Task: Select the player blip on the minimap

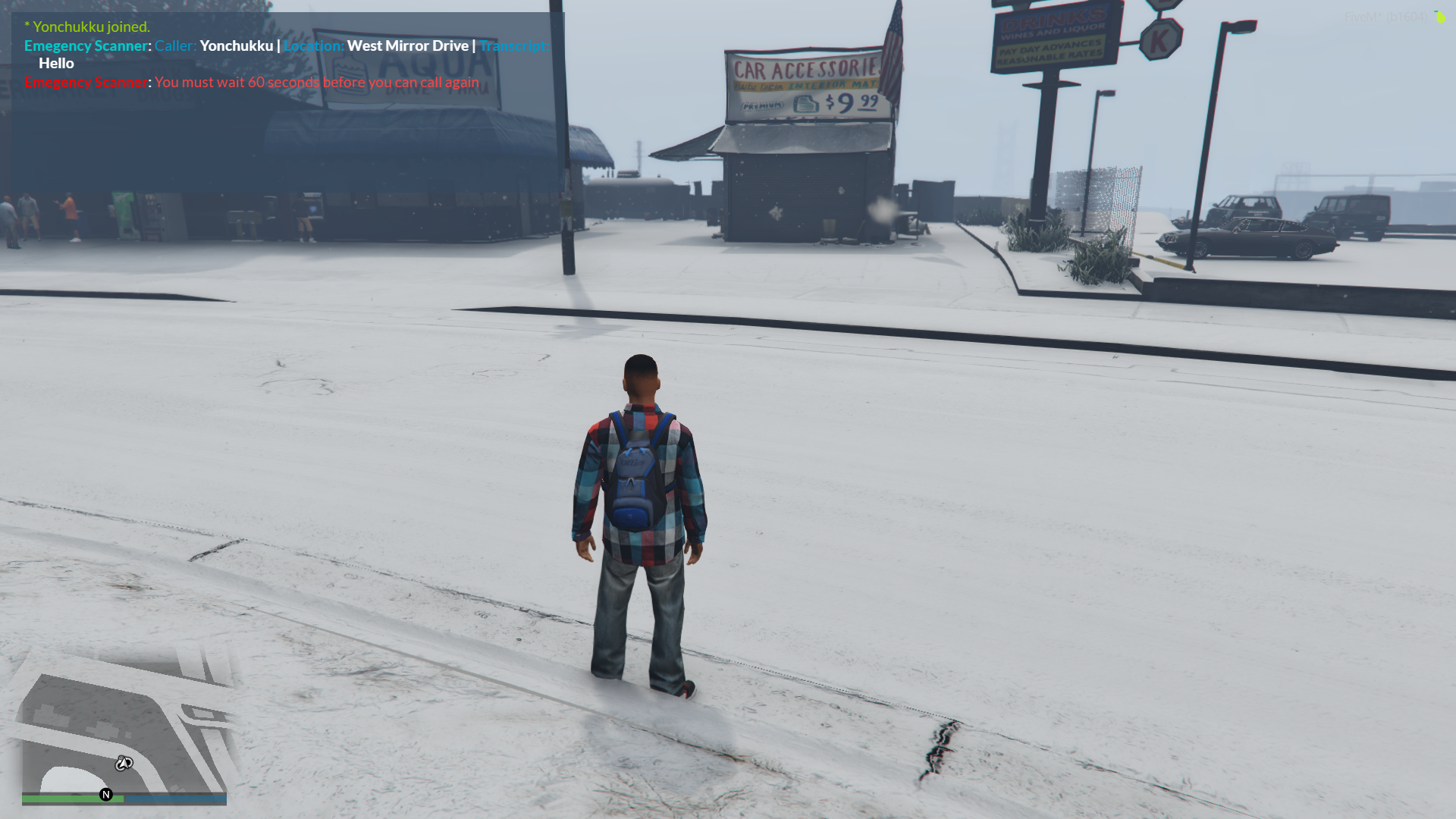Action: [124, 763]
